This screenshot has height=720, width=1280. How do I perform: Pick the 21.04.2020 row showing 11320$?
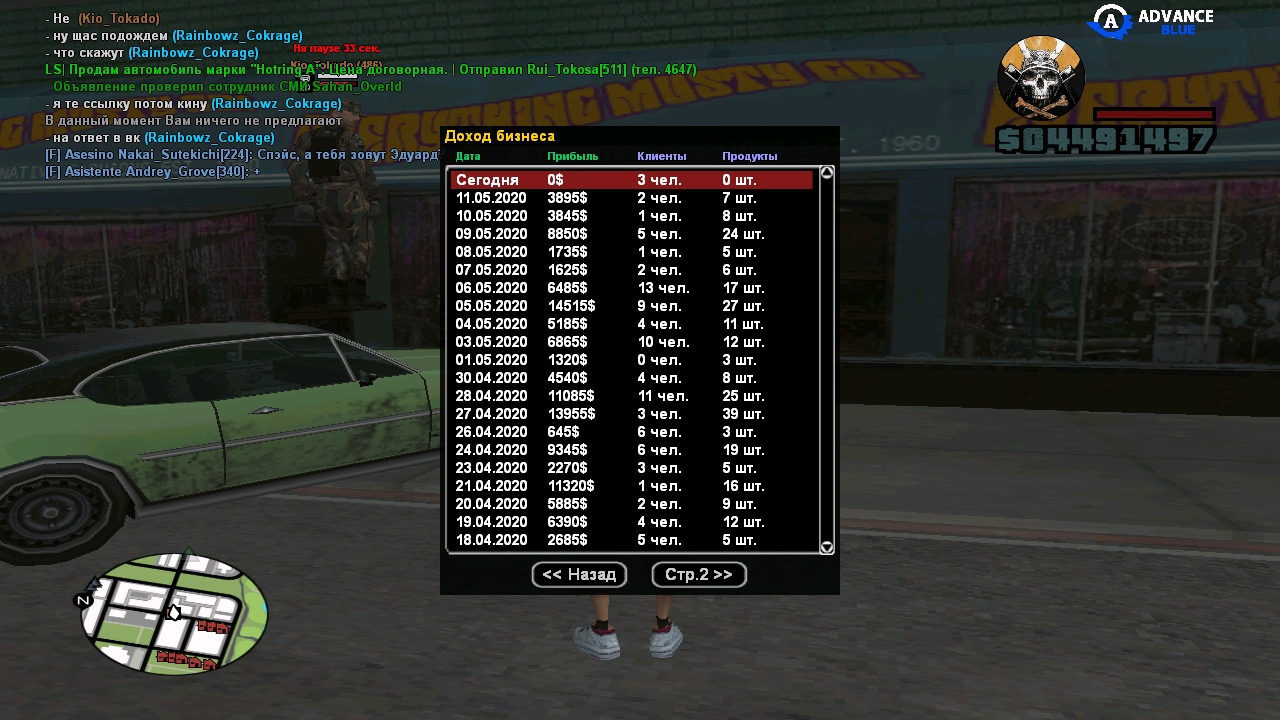coord(631,486)
